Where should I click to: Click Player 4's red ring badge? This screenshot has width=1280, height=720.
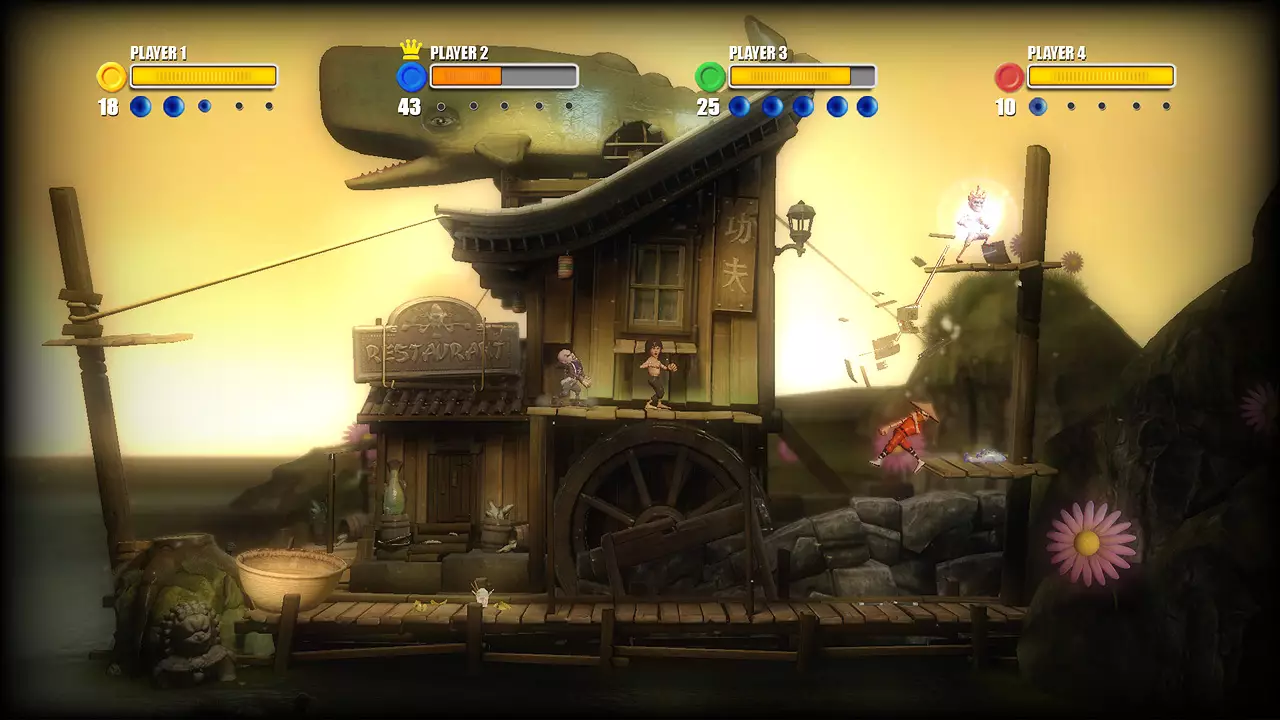[x=1009, y=77]
